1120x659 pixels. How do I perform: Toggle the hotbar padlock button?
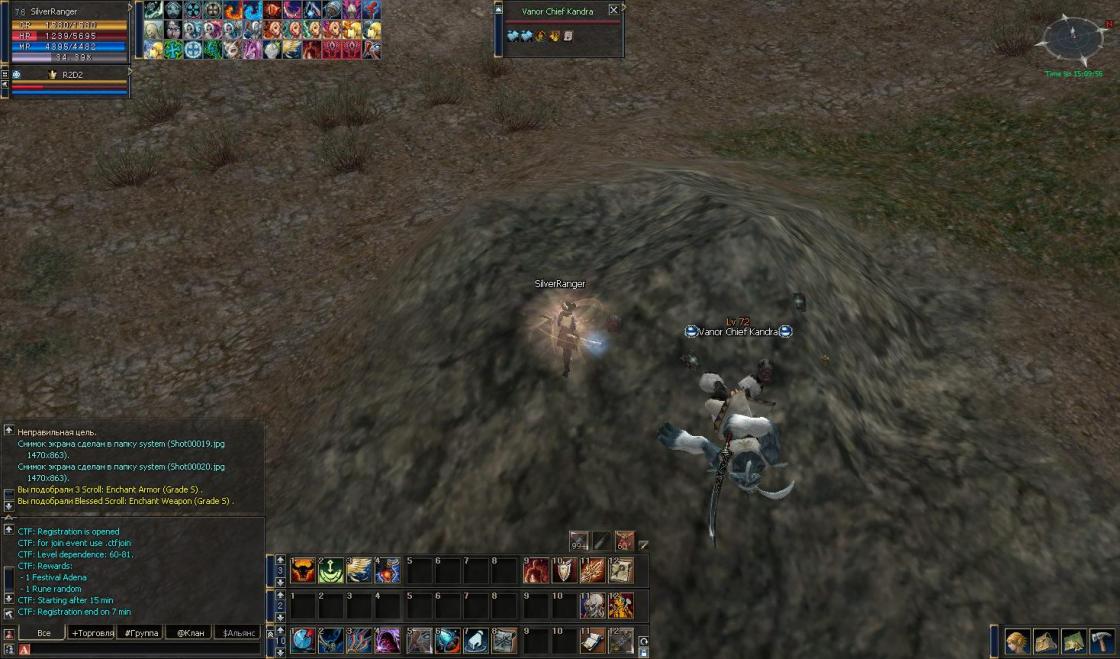tap(643, 653)
